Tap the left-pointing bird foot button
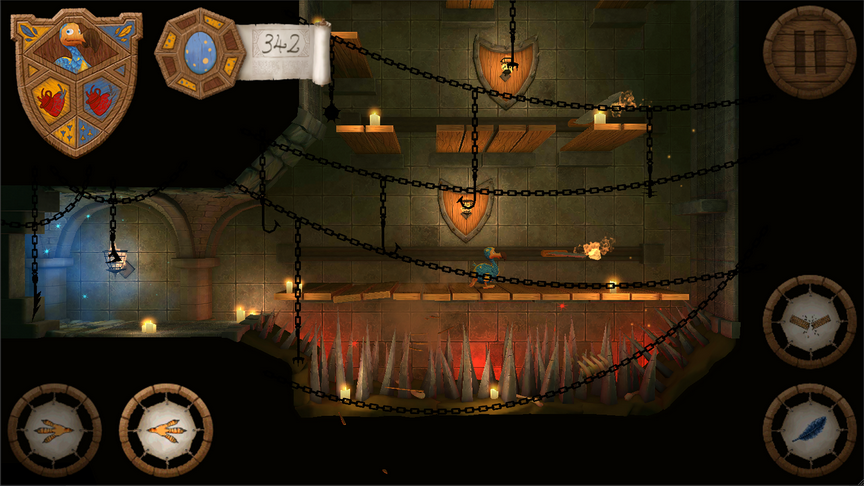This screenshot has width=864, height=486. coord(54,430)
